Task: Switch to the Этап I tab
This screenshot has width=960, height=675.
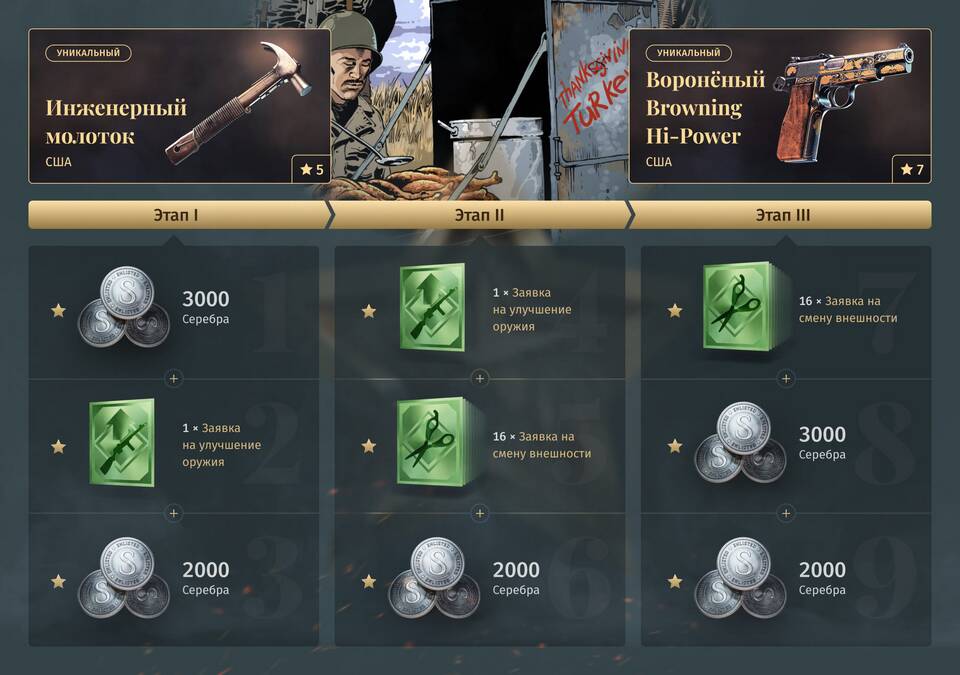Action: coord(178,215)
